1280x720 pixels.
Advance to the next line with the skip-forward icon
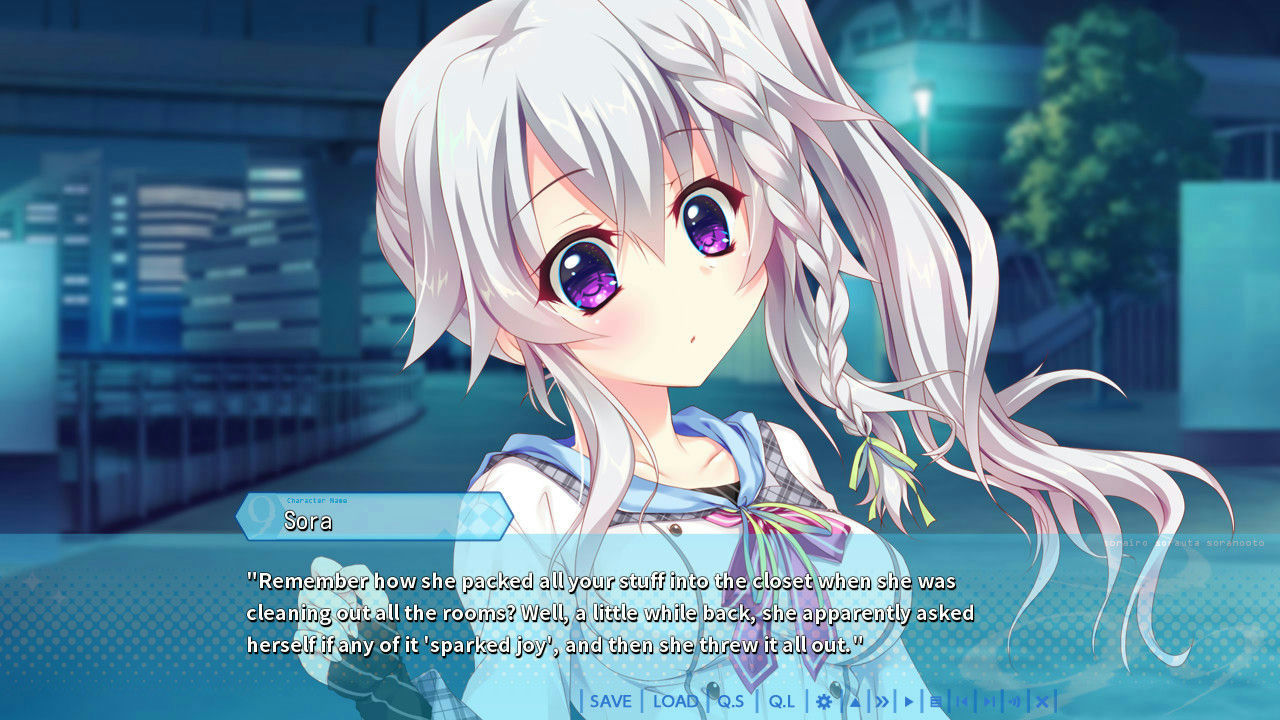point(991,701)
